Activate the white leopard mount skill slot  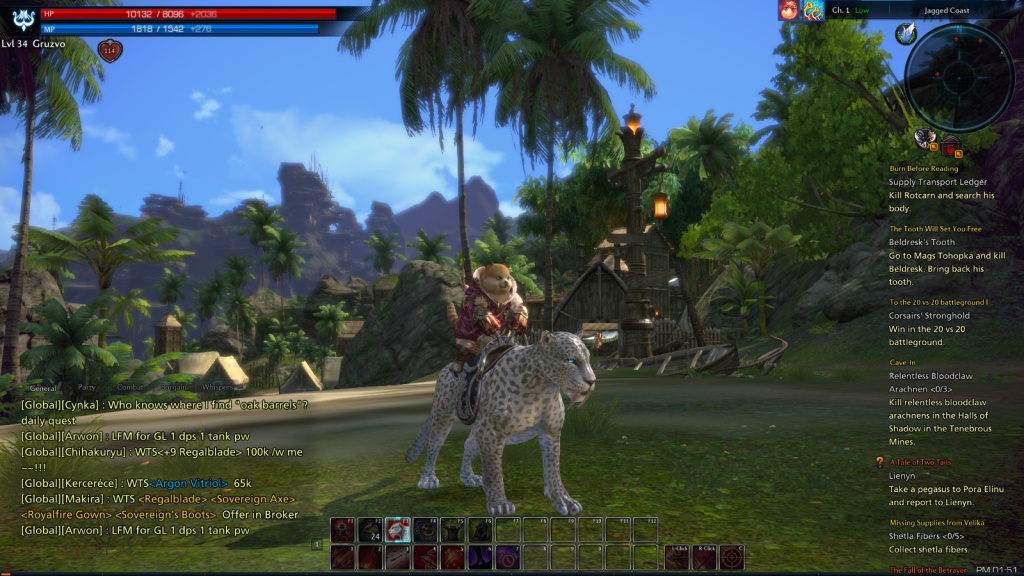pyautogui.click(x=398, y=531)
